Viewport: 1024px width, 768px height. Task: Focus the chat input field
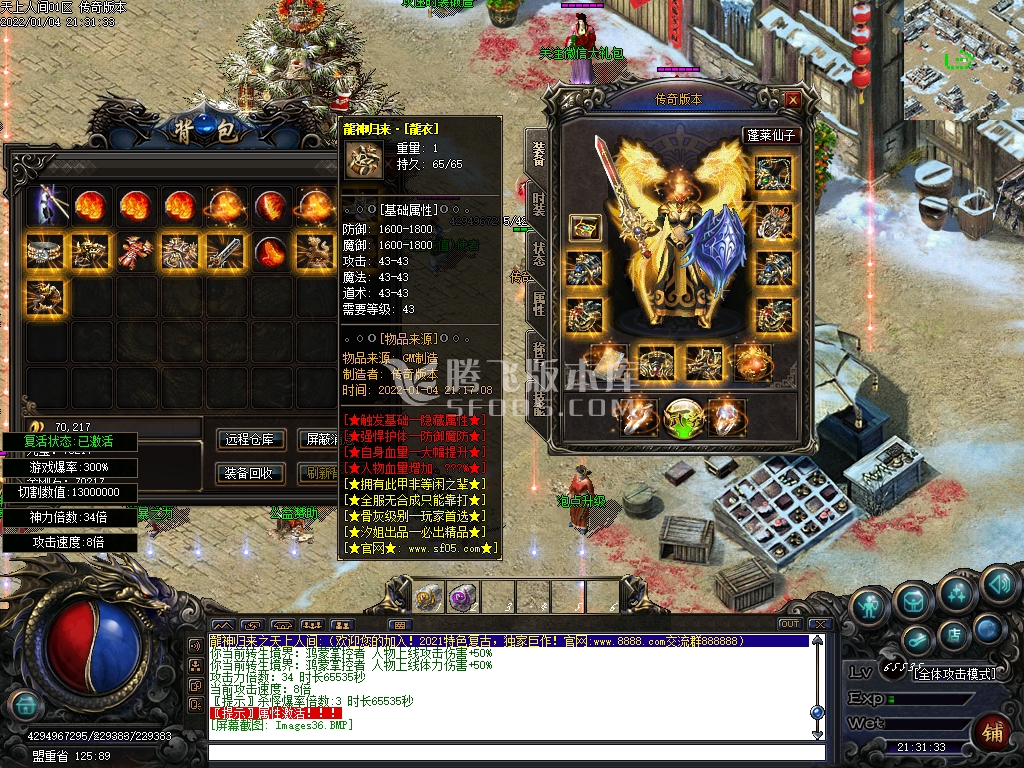click(510, 753)
